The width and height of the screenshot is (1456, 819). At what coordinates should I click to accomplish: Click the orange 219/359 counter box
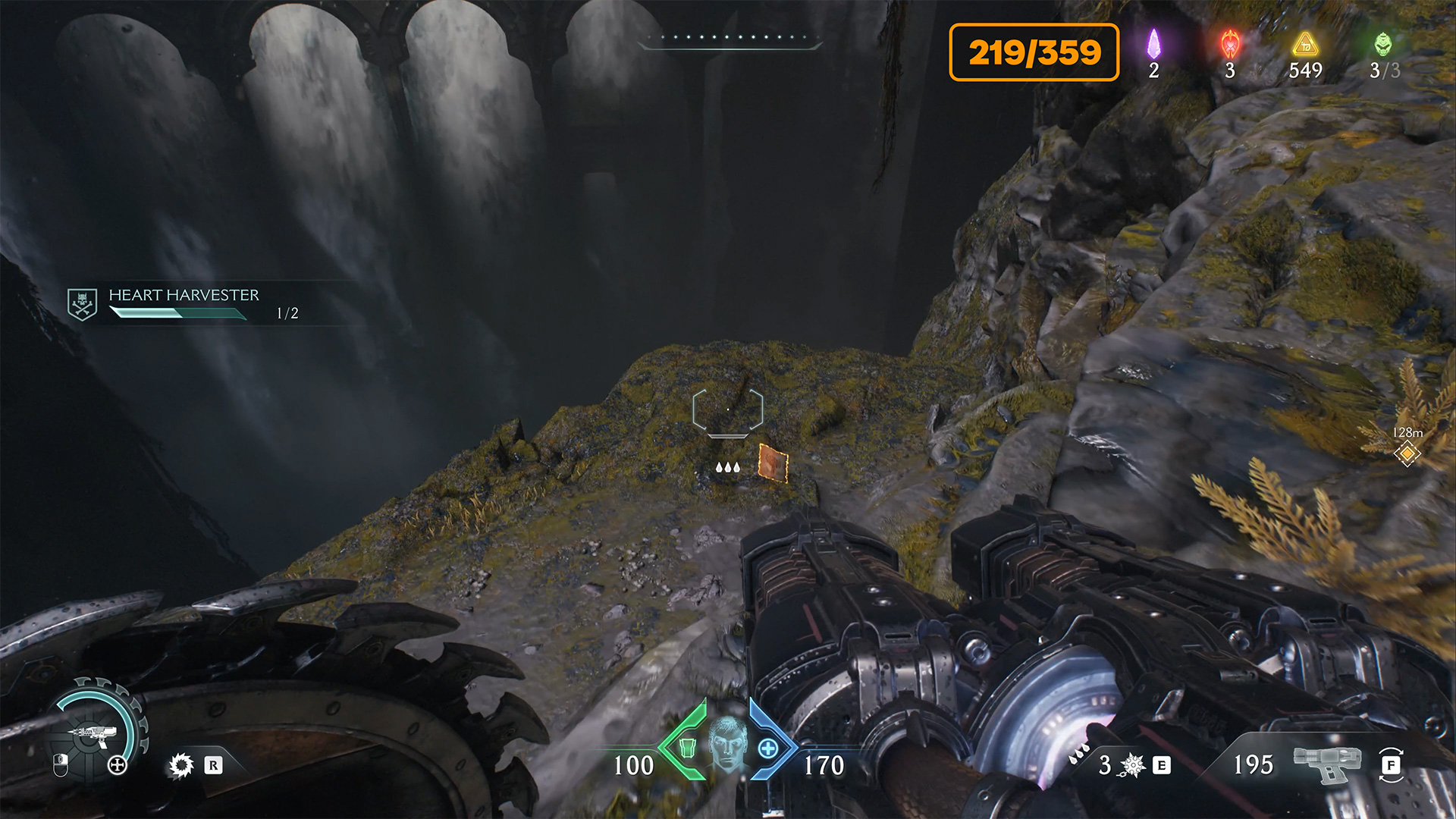pos(1034,52)
